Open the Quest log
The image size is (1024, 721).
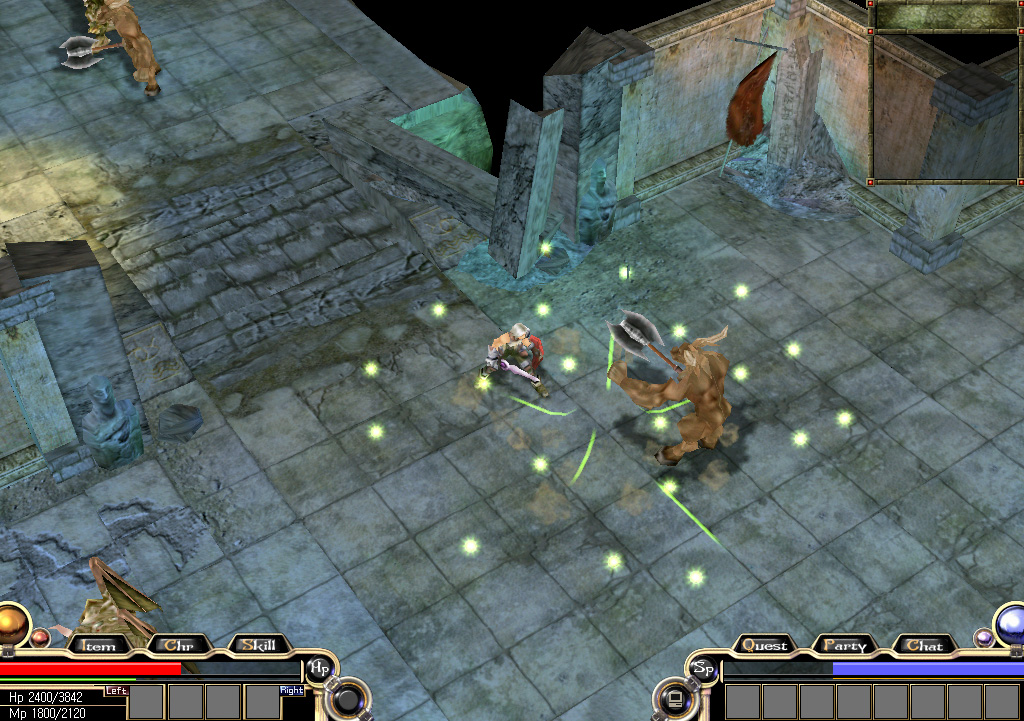pyautogui.click(x=764, y=646)
